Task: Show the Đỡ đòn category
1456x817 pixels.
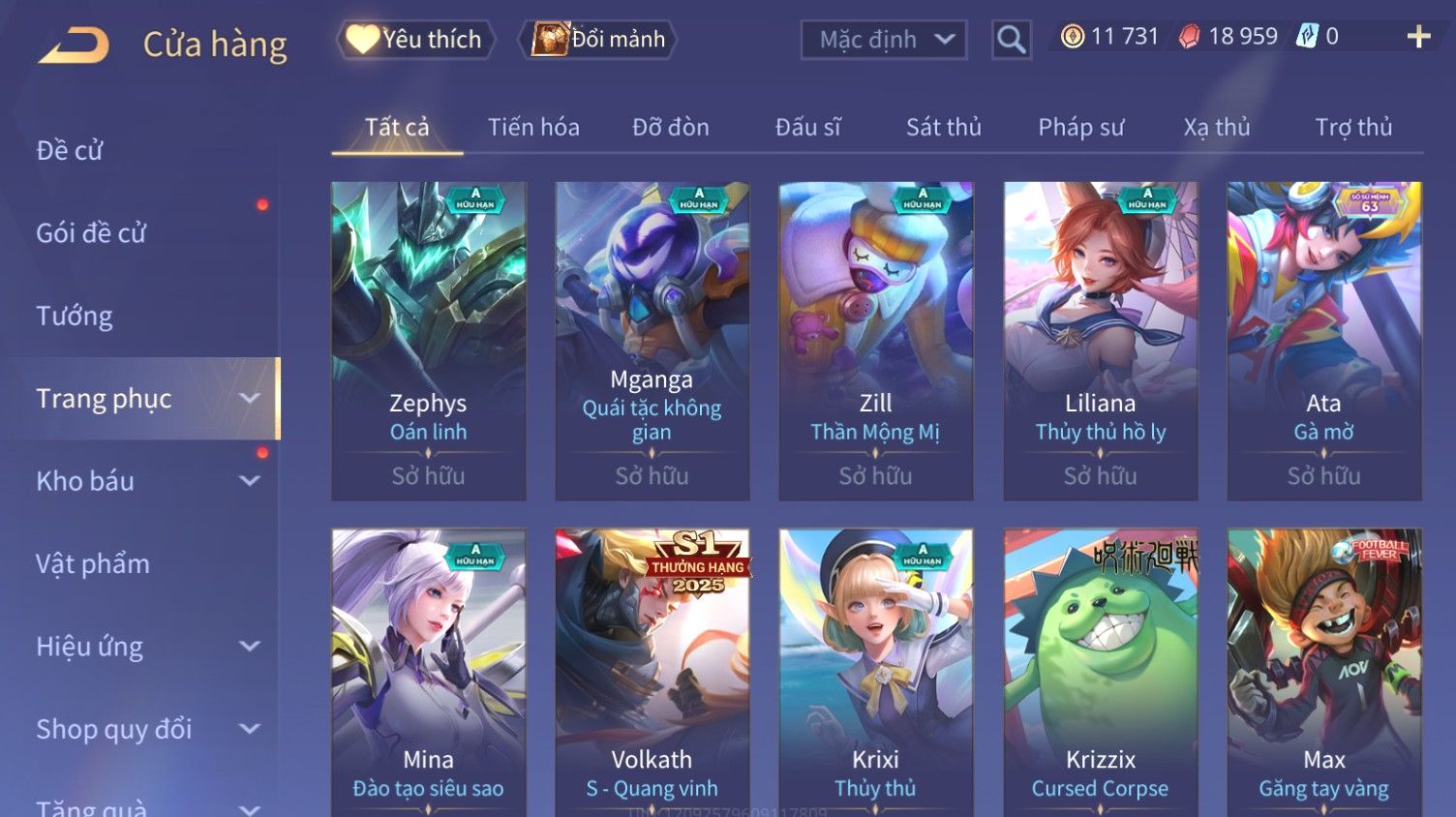Action: click(x=670, y=127)
